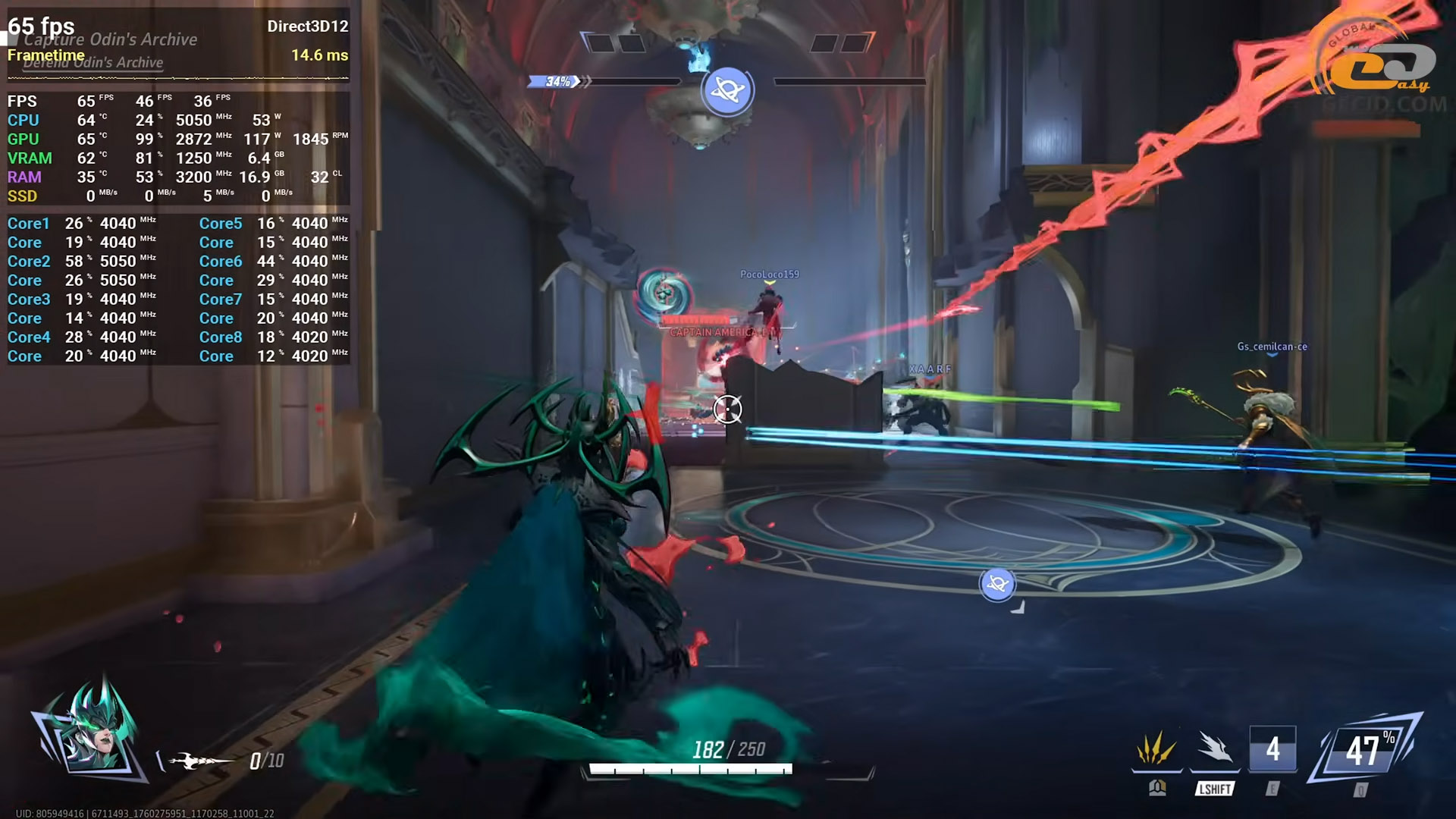1456x819 pixels.
Task: Click the ability slot on 4-second cooldown
Action: click(x=1272, y=750)
